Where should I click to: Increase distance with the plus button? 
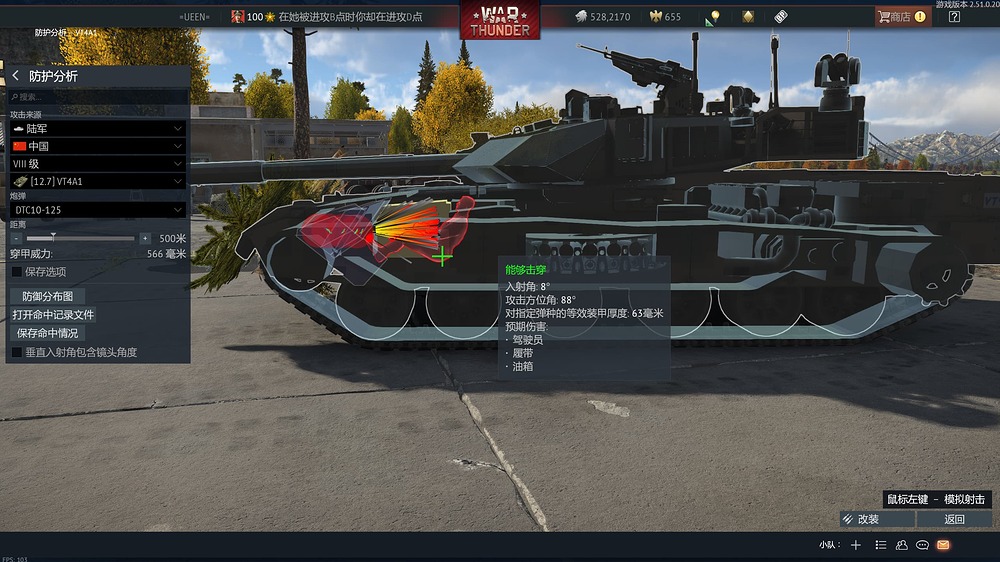pyautogui.click(x=145, y=239)
